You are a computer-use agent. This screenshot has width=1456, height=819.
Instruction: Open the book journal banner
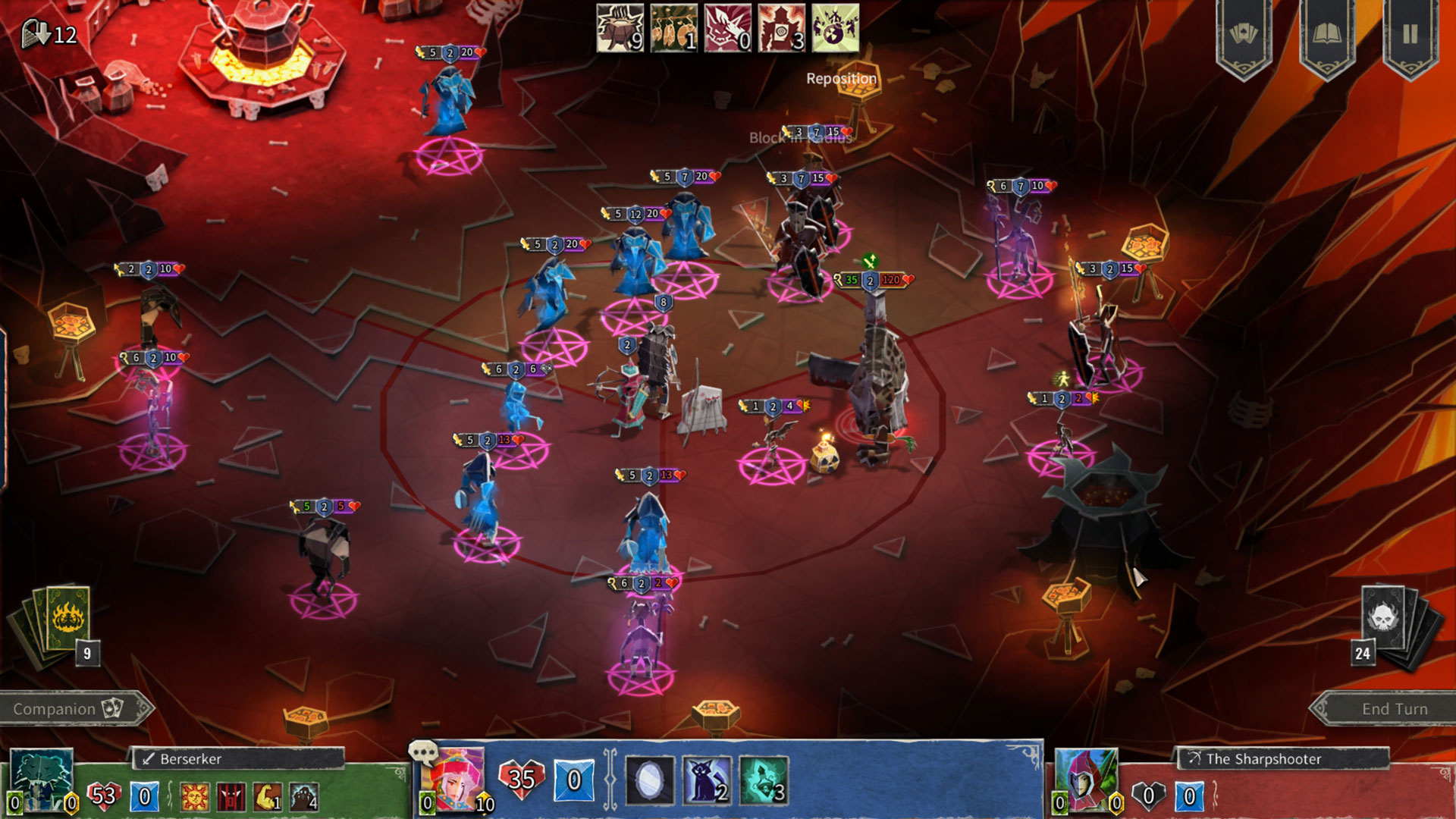point(1326,35)
